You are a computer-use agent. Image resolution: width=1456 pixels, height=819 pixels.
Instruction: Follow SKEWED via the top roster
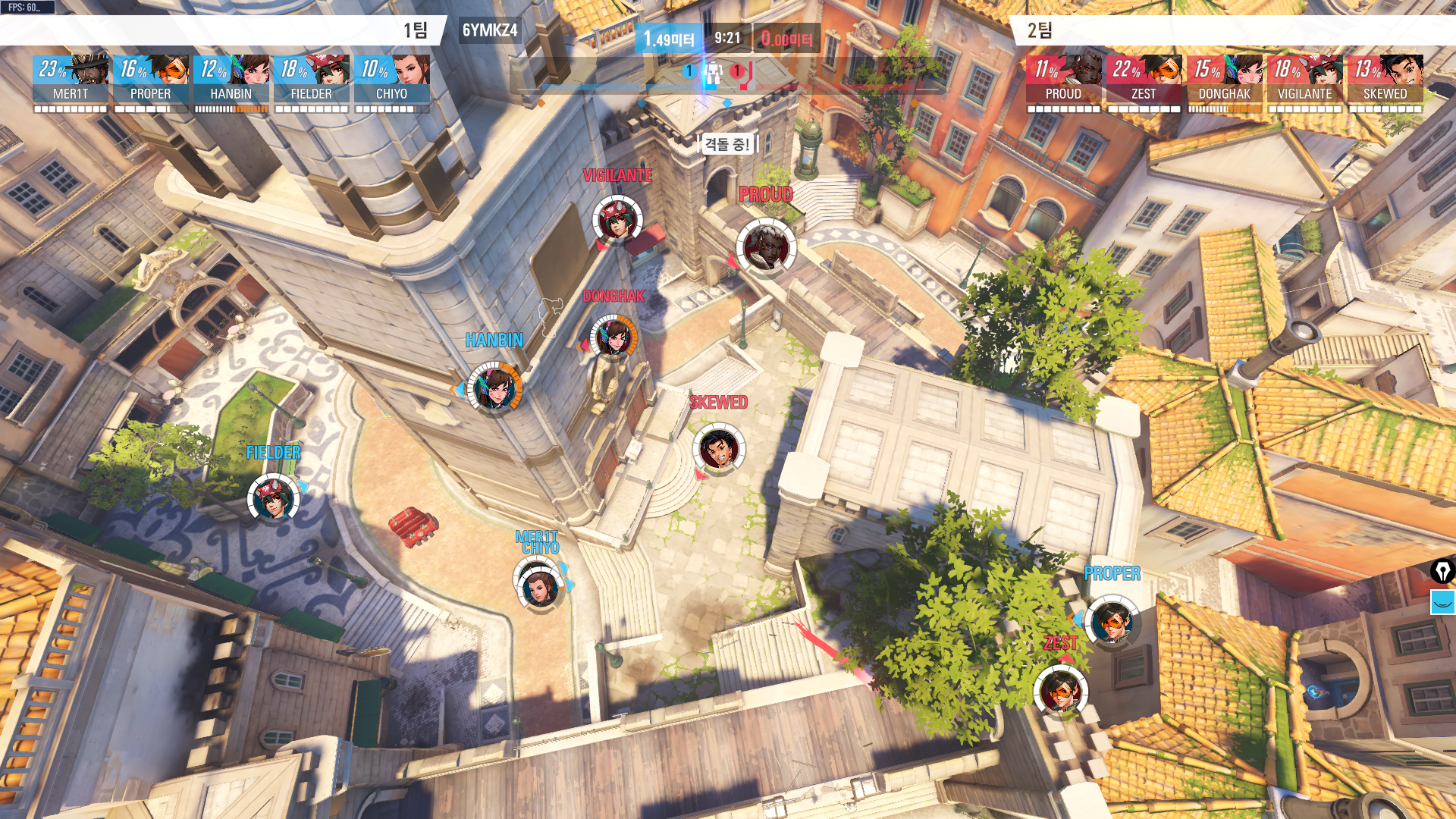1385,81
